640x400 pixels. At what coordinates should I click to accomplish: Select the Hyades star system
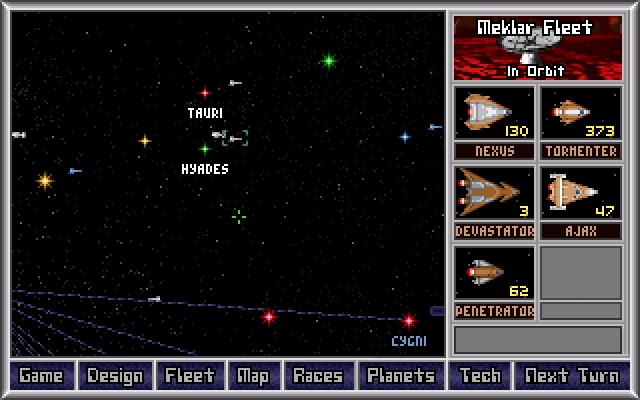pyautogui.click(x=205, y=149)
